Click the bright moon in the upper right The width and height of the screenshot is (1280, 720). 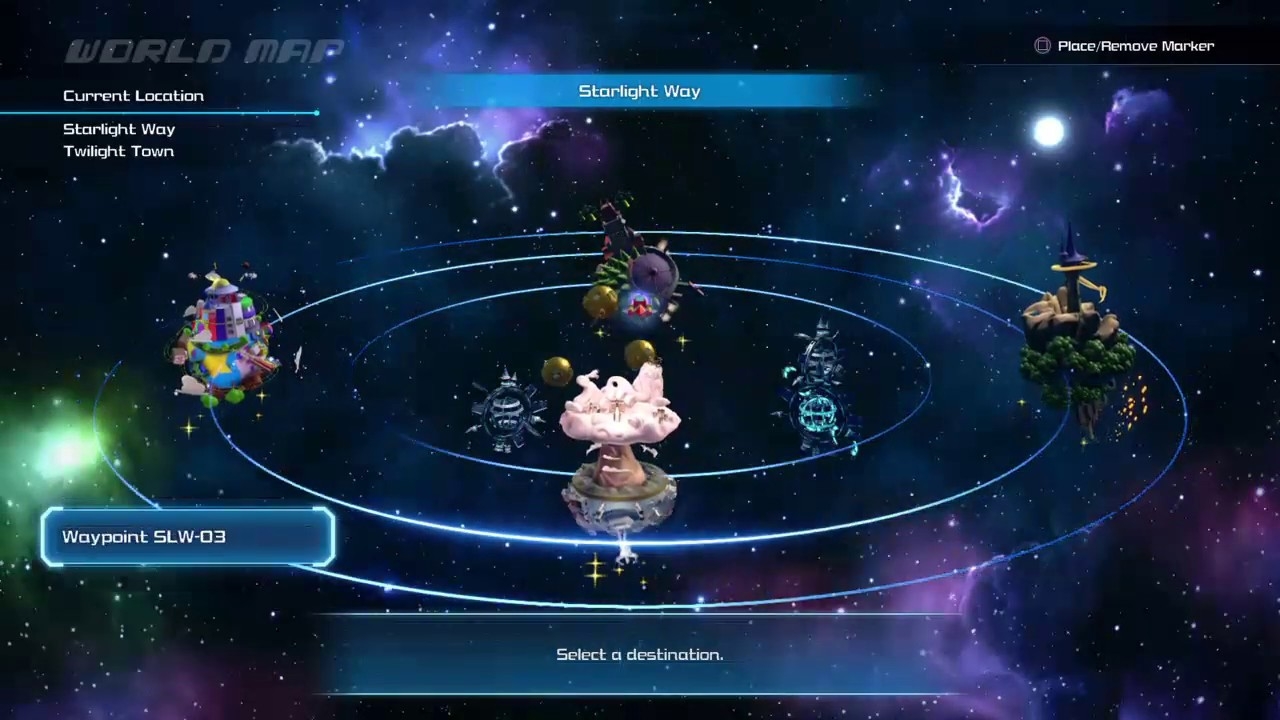tap(1048, 130)
